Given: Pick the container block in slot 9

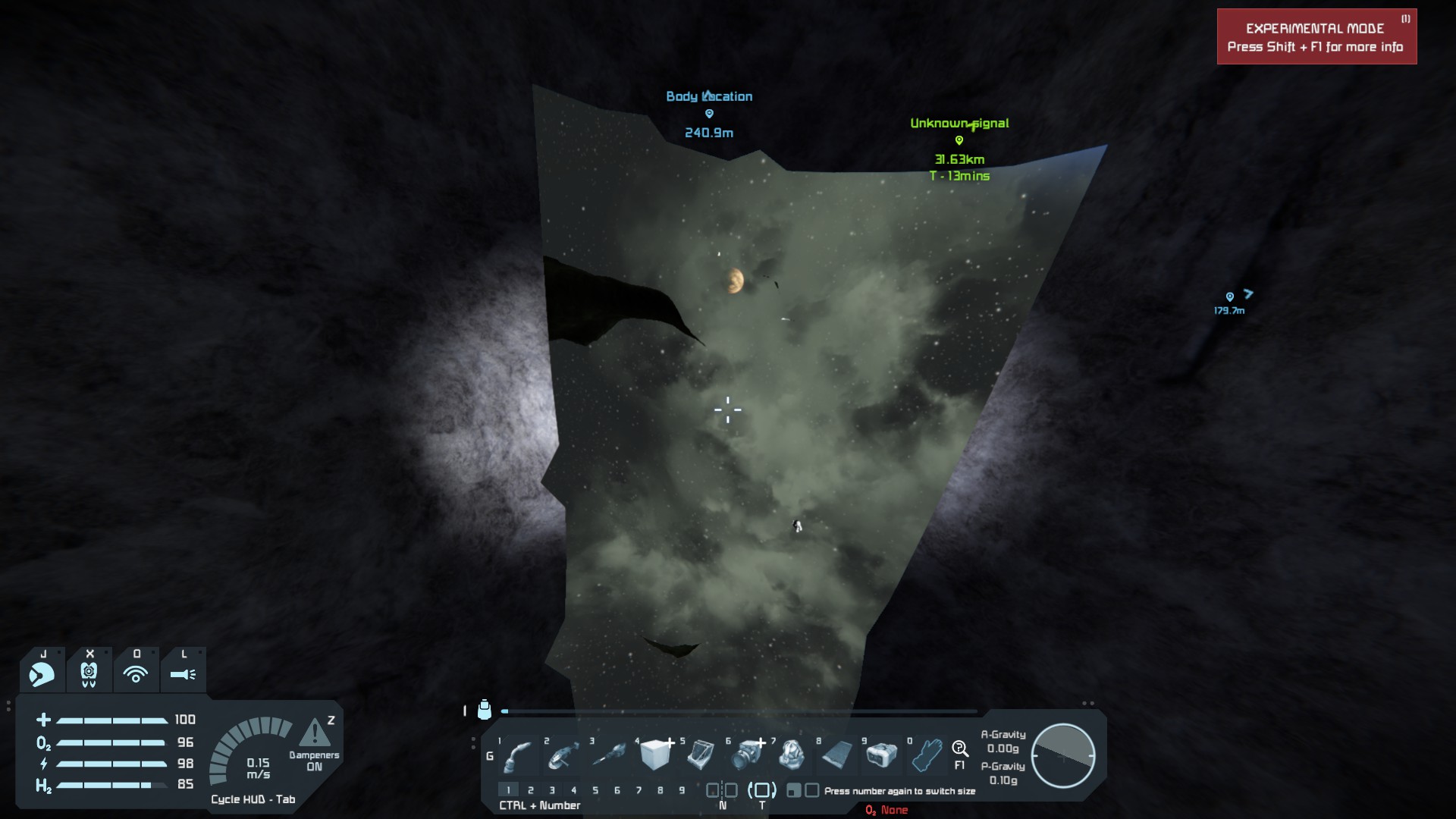Looking at the screenshot, I should pos(881,755).
